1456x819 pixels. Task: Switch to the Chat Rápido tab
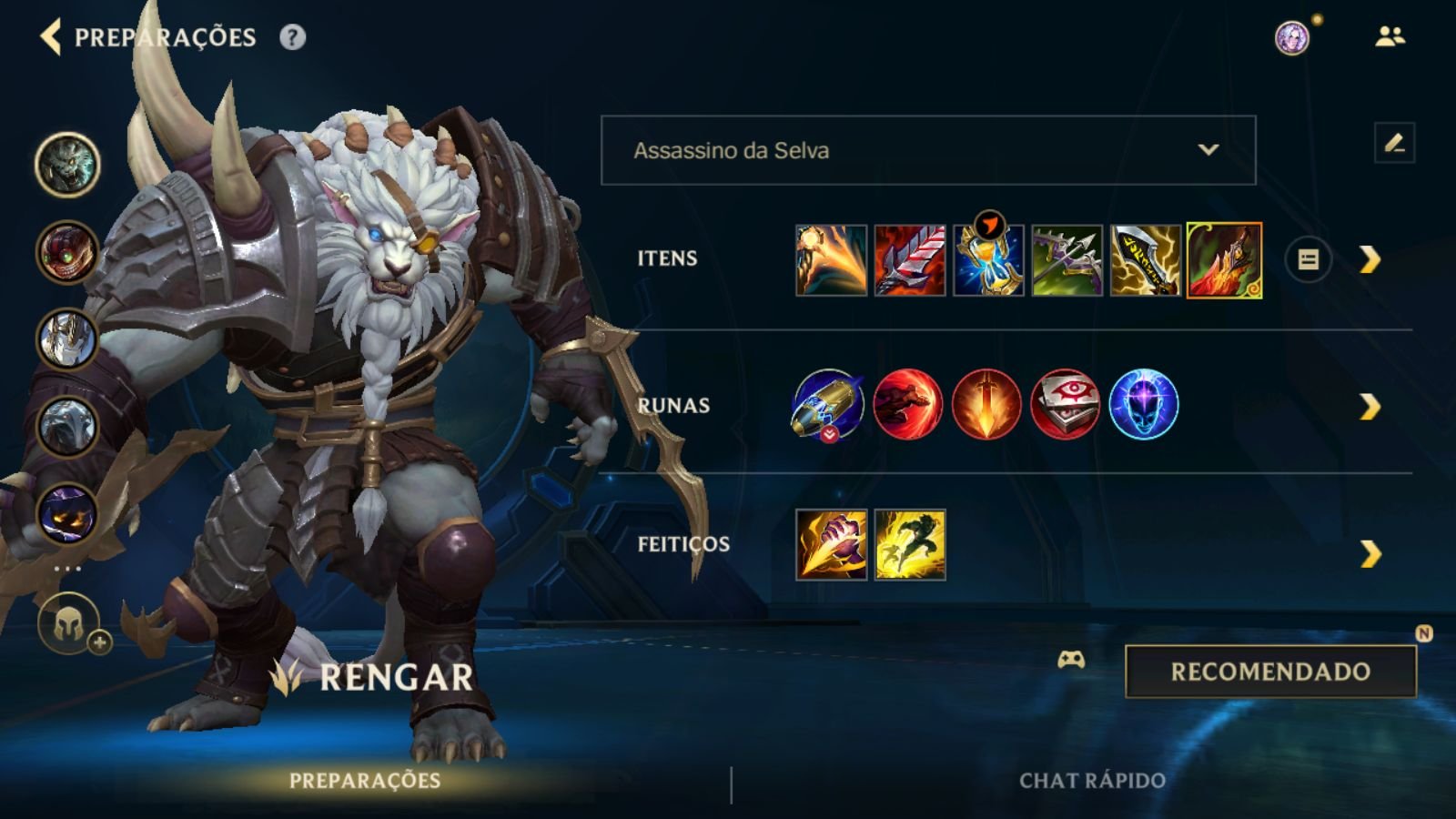[1092, 781]
